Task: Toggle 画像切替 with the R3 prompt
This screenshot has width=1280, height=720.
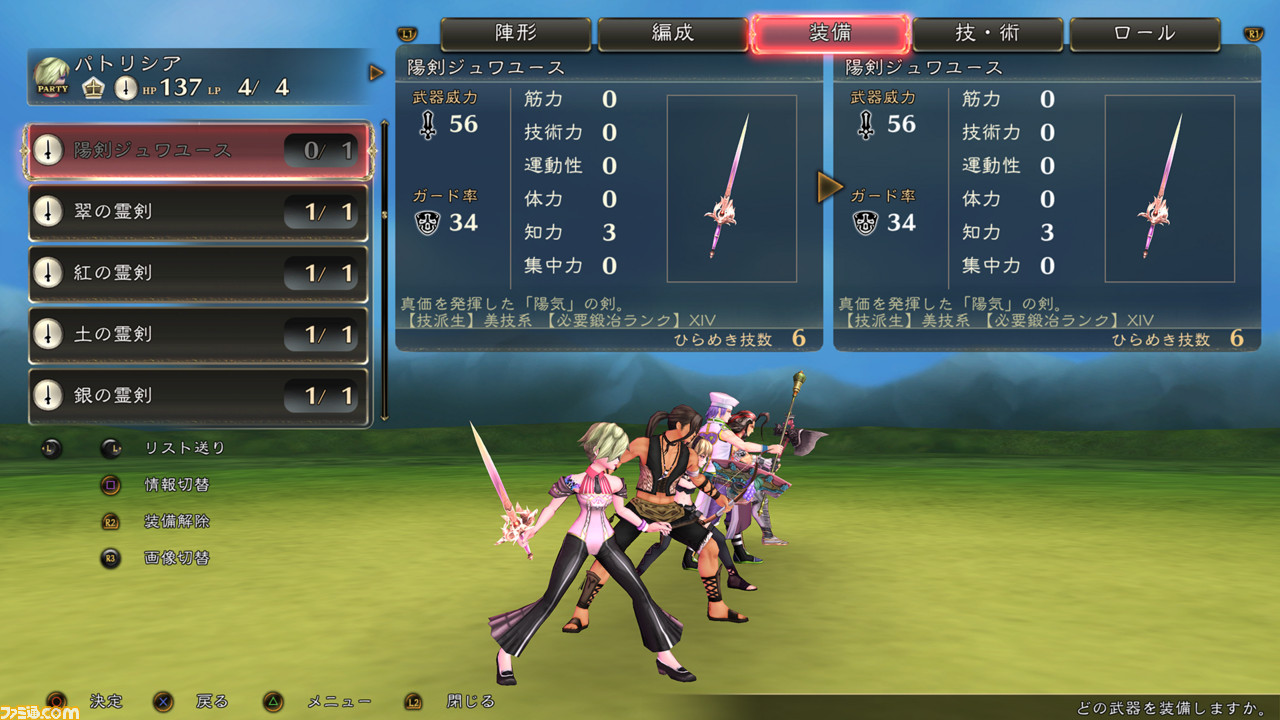Action: (x=110, y=558)
